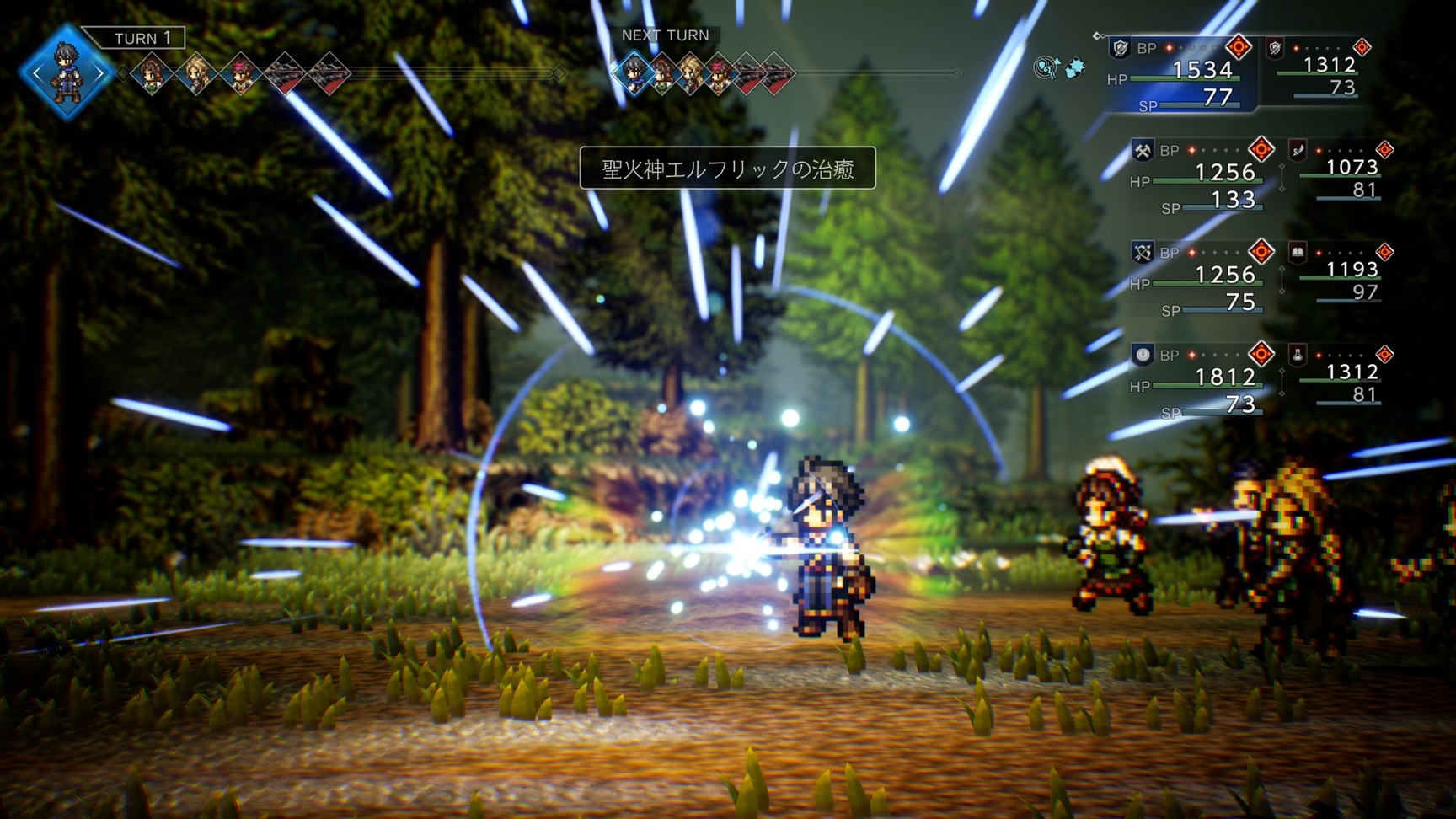Viewport: 1456px width, 819px height.
Task: Select blonde character in current turn order
Action: click(197, 74)
